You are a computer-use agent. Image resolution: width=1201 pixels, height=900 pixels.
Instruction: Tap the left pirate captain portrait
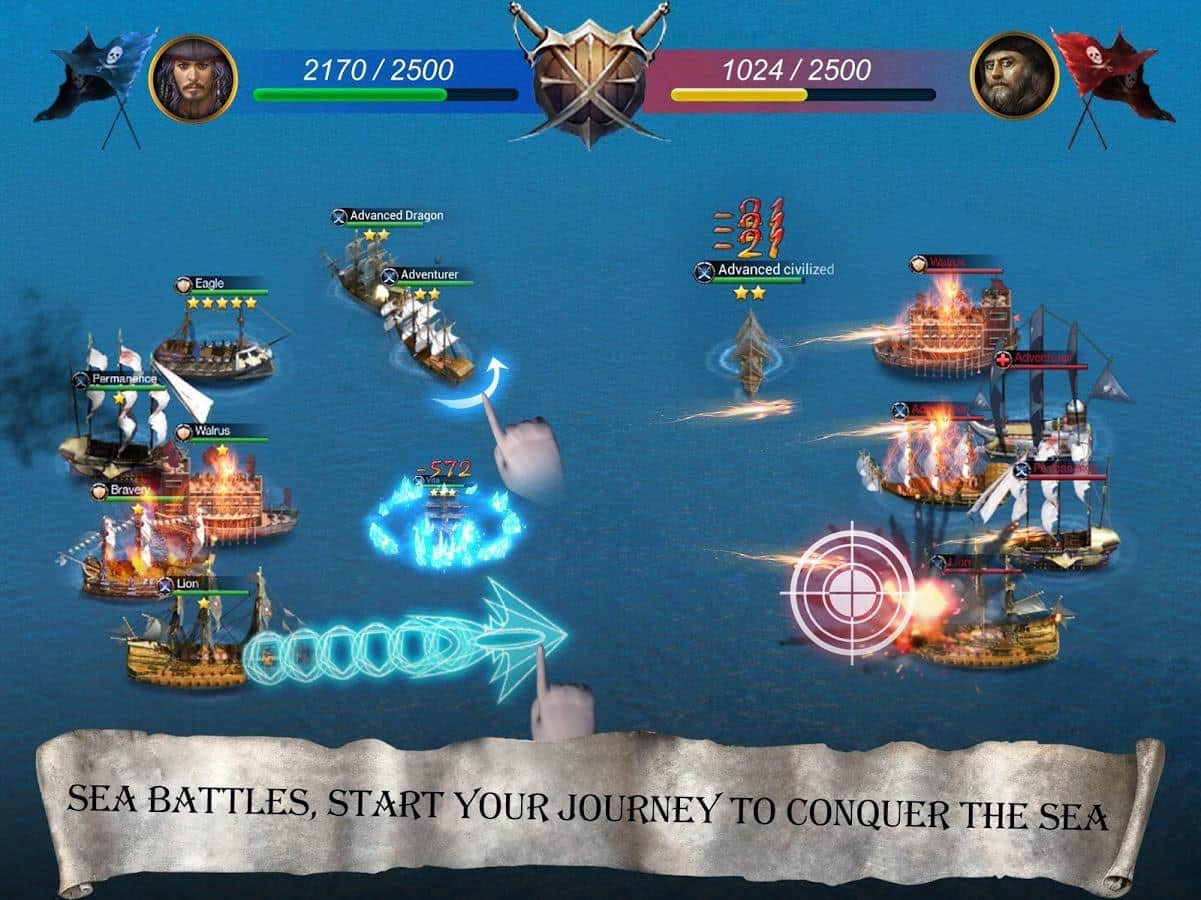193,78
